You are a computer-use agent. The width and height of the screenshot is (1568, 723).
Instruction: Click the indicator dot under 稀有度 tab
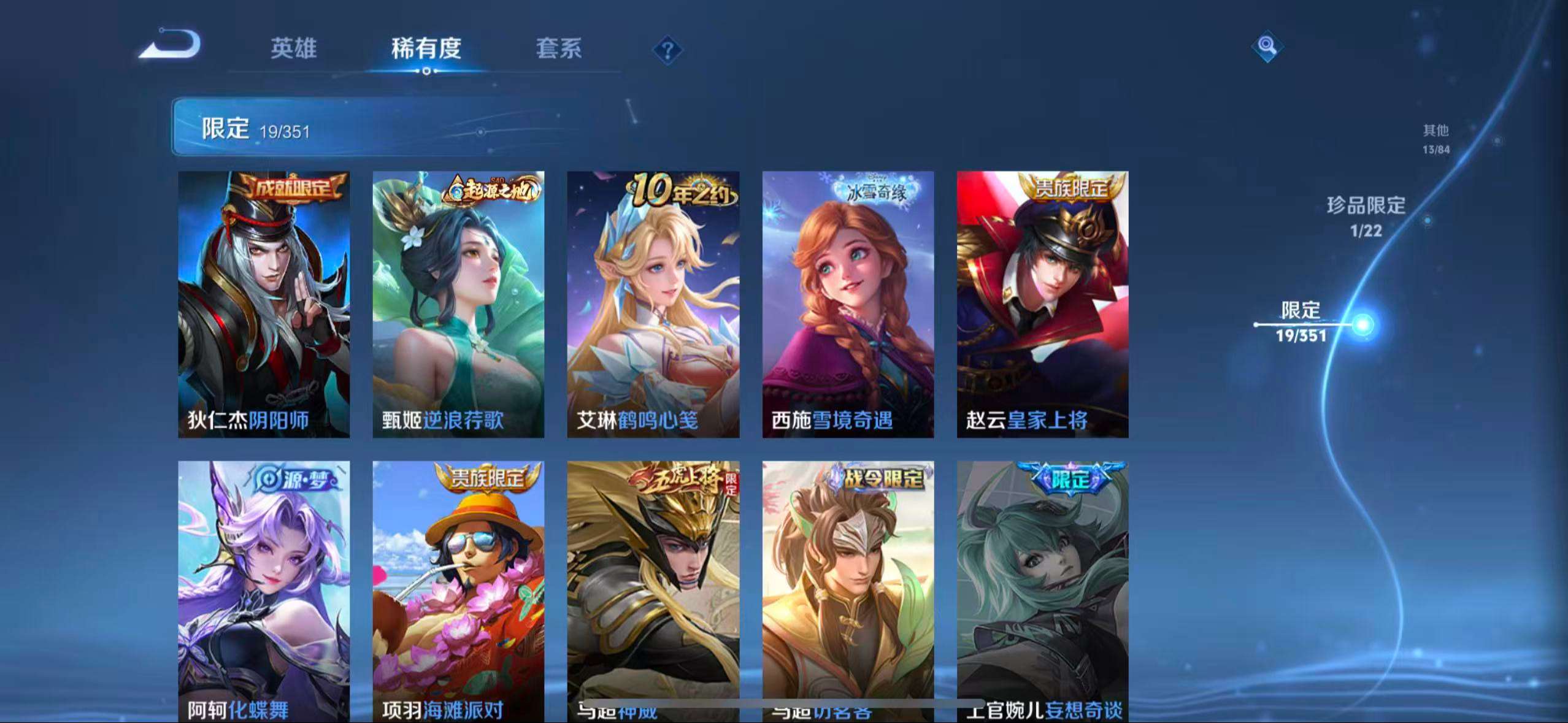[427, 72]
